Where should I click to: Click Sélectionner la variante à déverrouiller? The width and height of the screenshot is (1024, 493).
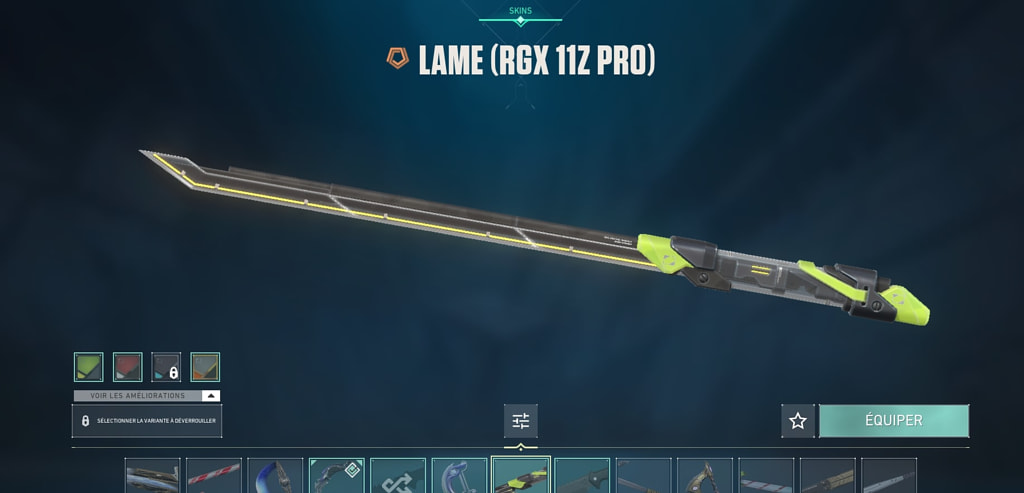[x=147, y=421]
